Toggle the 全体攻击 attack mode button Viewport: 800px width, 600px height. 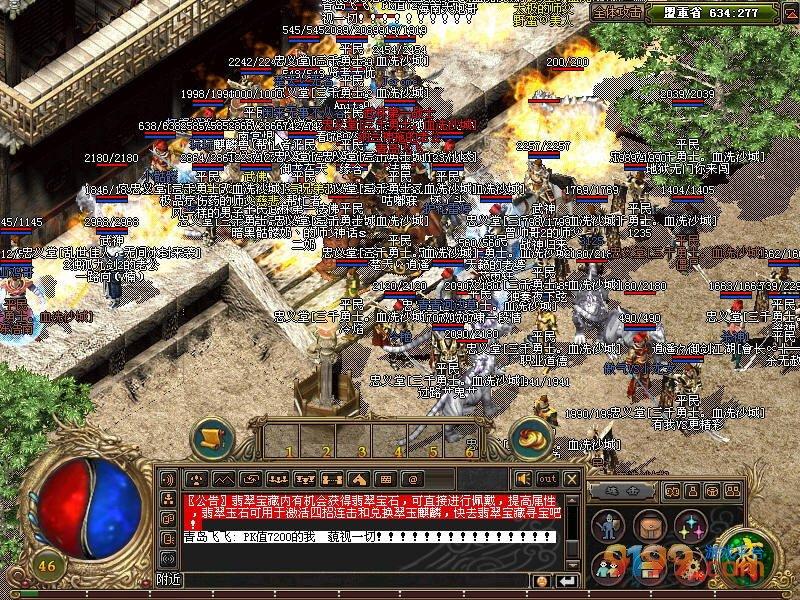pyautogui.click(x=619, y=13)
